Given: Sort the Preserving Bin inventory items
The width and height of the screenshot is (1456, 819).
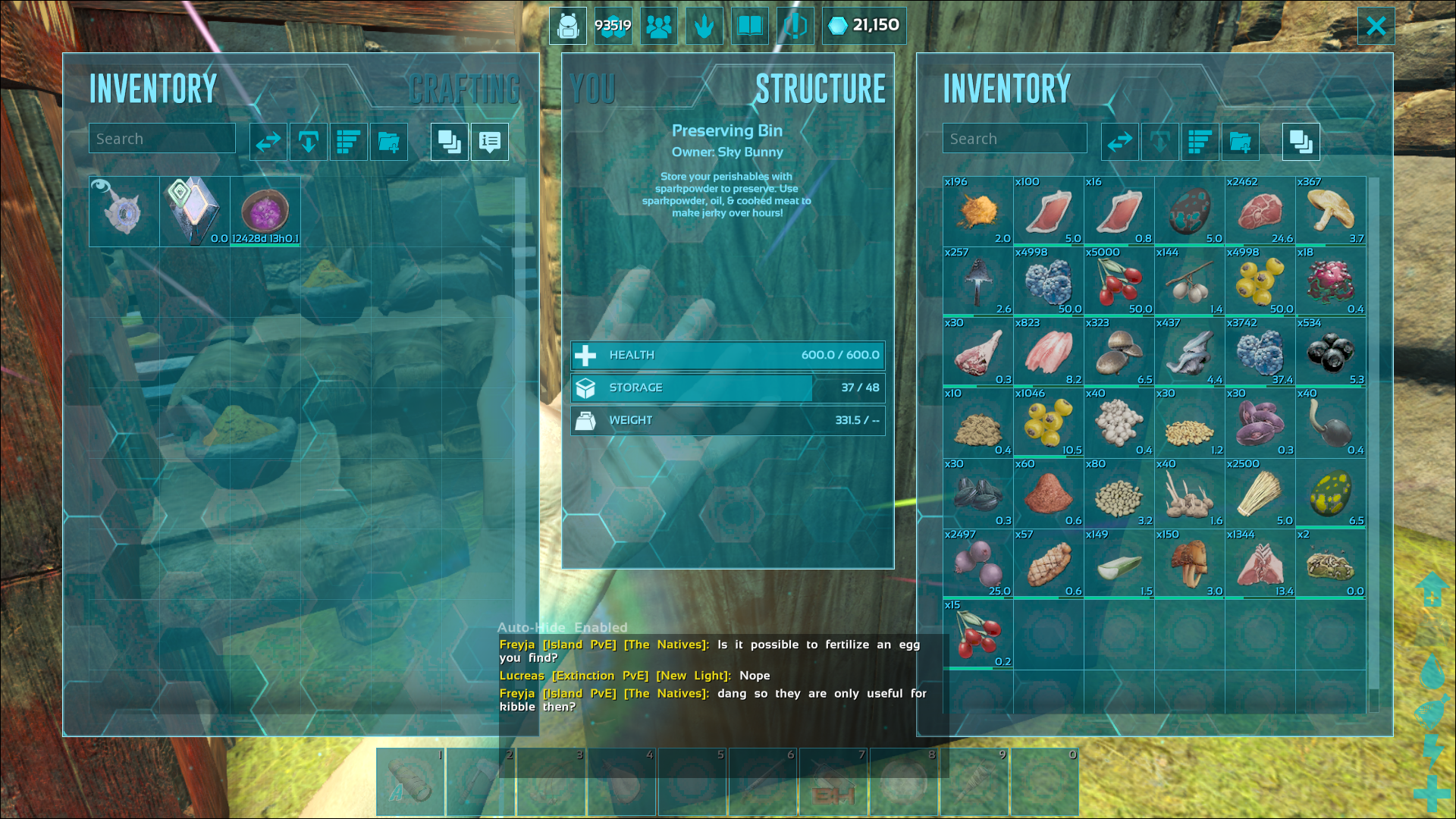Looking at the screenshot, I should click(x=1200, y=142).
